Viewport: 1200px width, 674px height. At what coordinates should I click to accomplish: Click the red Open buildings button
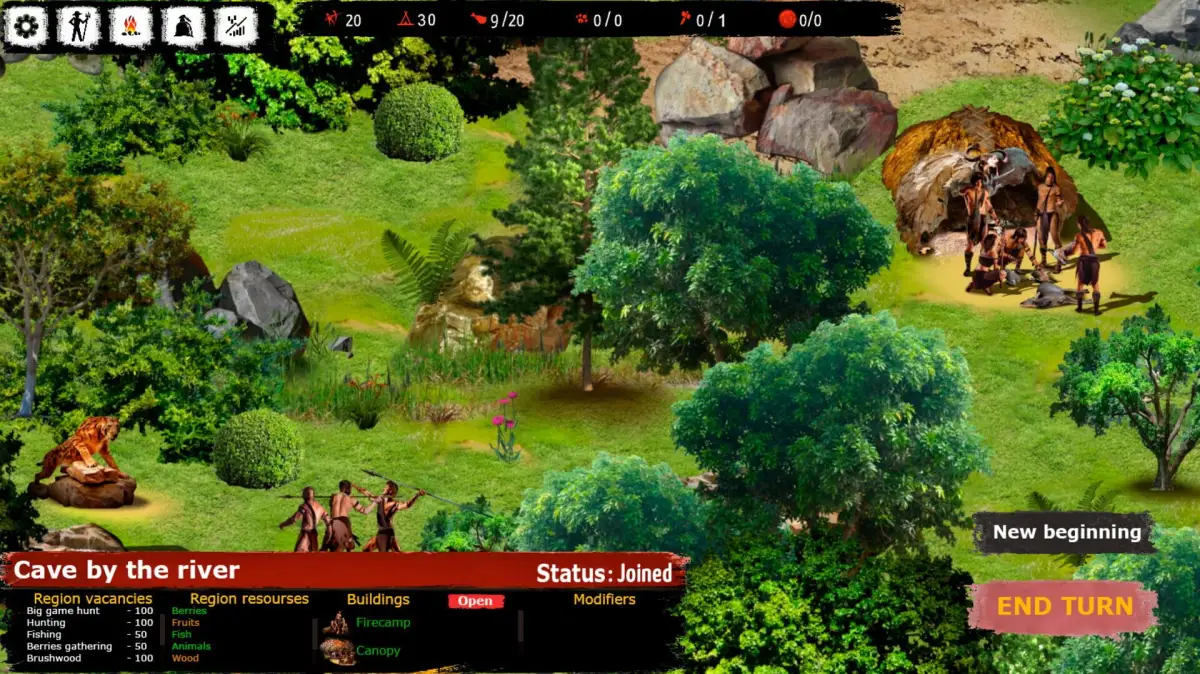point(476,601)
